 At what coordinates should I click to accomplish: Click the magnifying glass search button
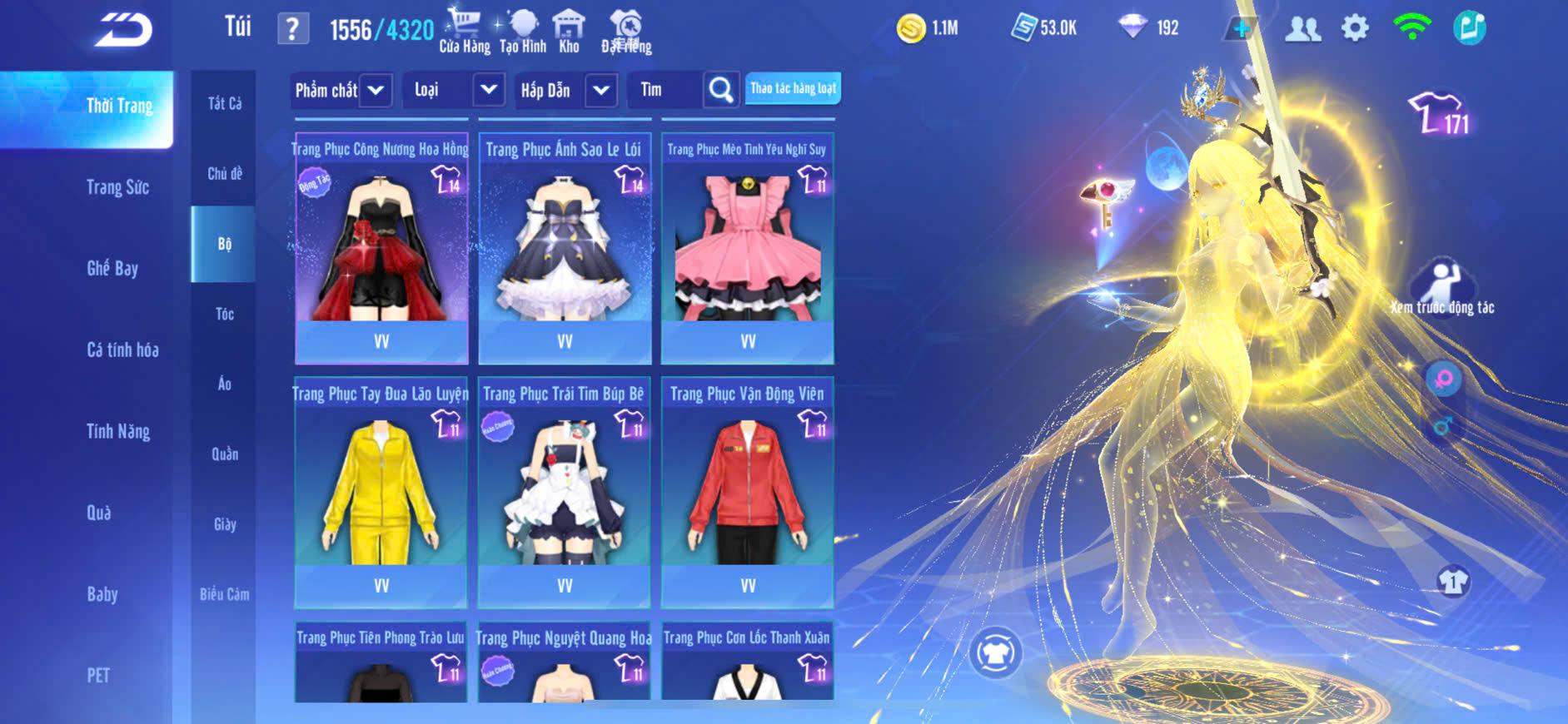point(721,90)
